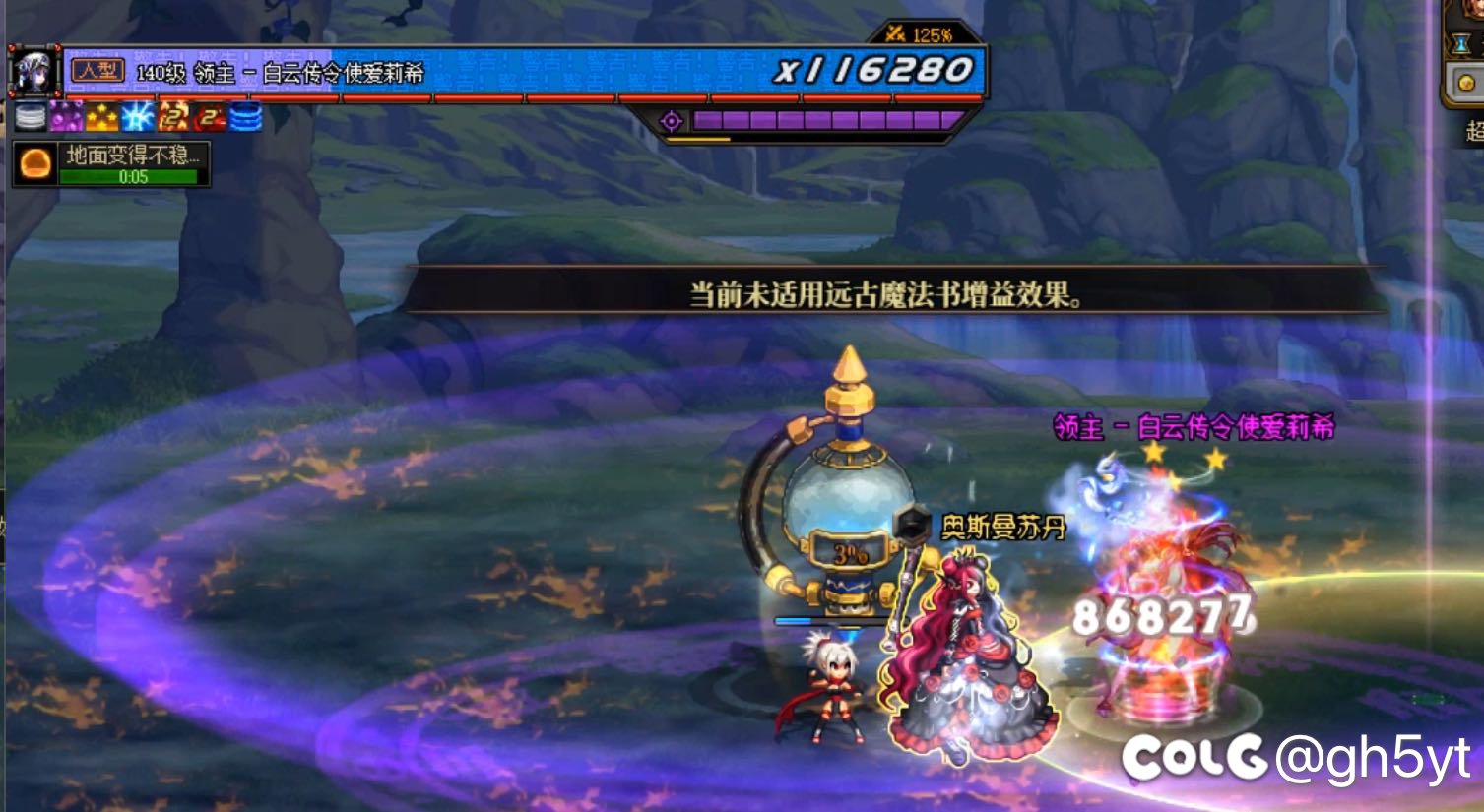Click the purple neutralize gauge crosshair icon

tap(672, 121)
